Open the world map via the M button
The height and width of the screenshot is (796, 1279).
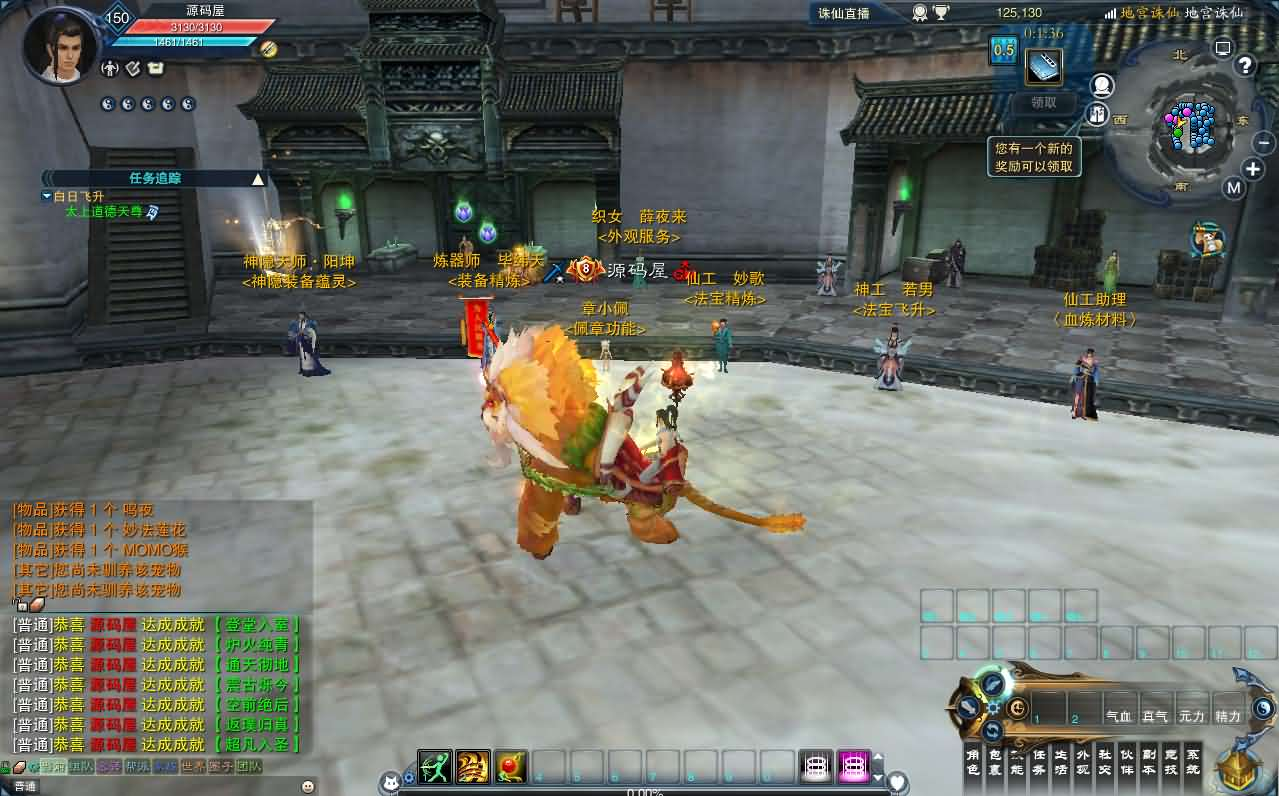[1233, 188]
